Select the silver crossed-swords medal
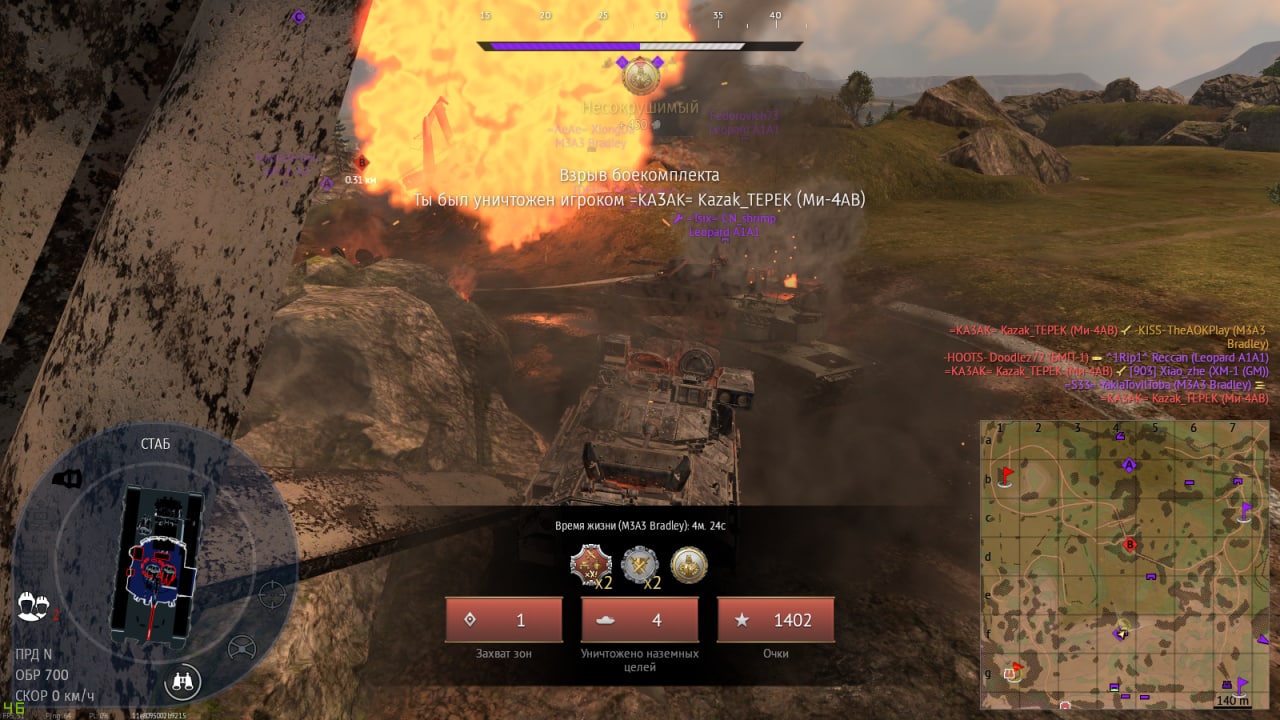1280x720 pixels. pos(640,565)
